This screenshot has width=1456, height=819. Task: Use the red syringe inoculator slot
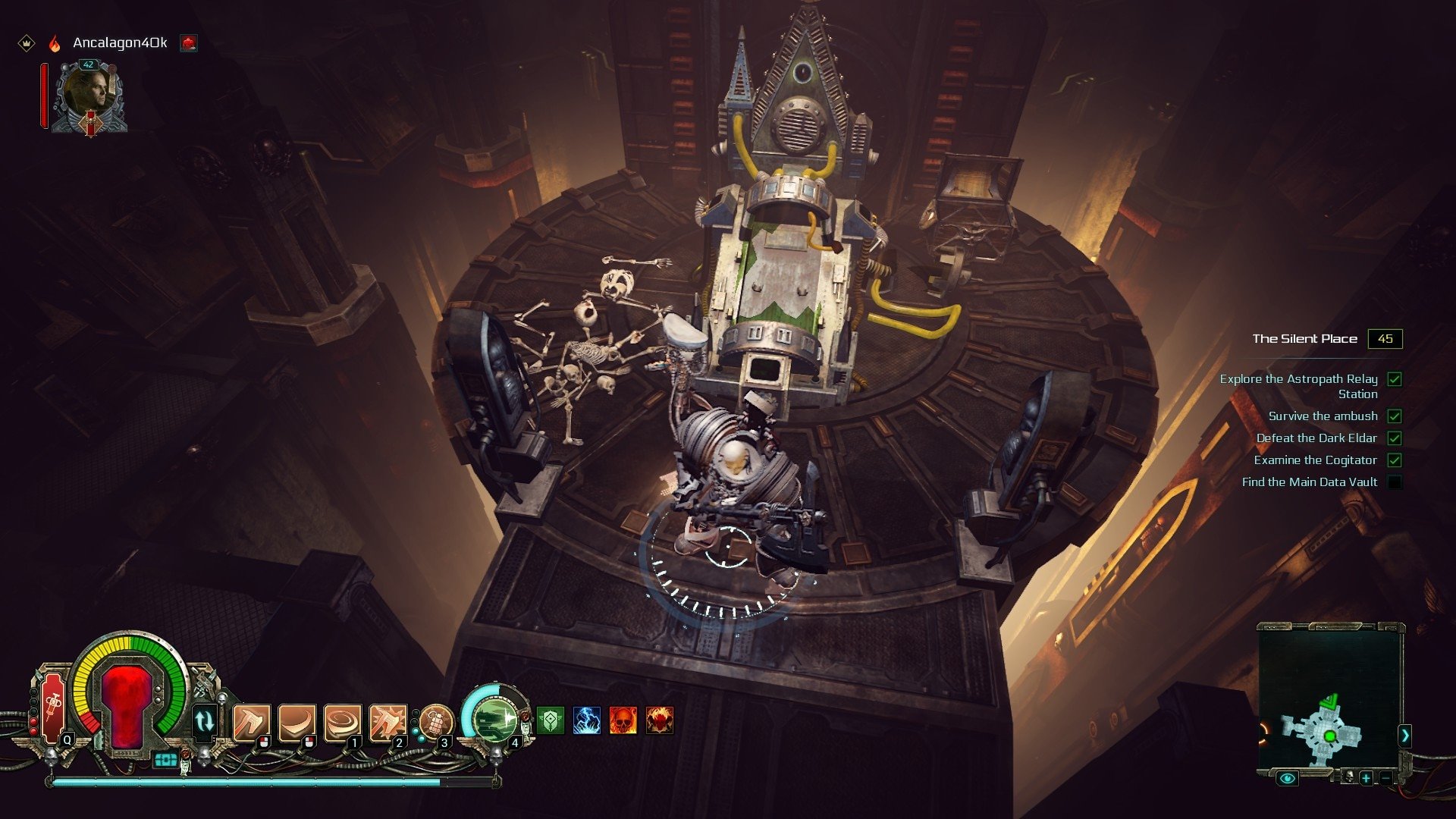click(53, 708)
